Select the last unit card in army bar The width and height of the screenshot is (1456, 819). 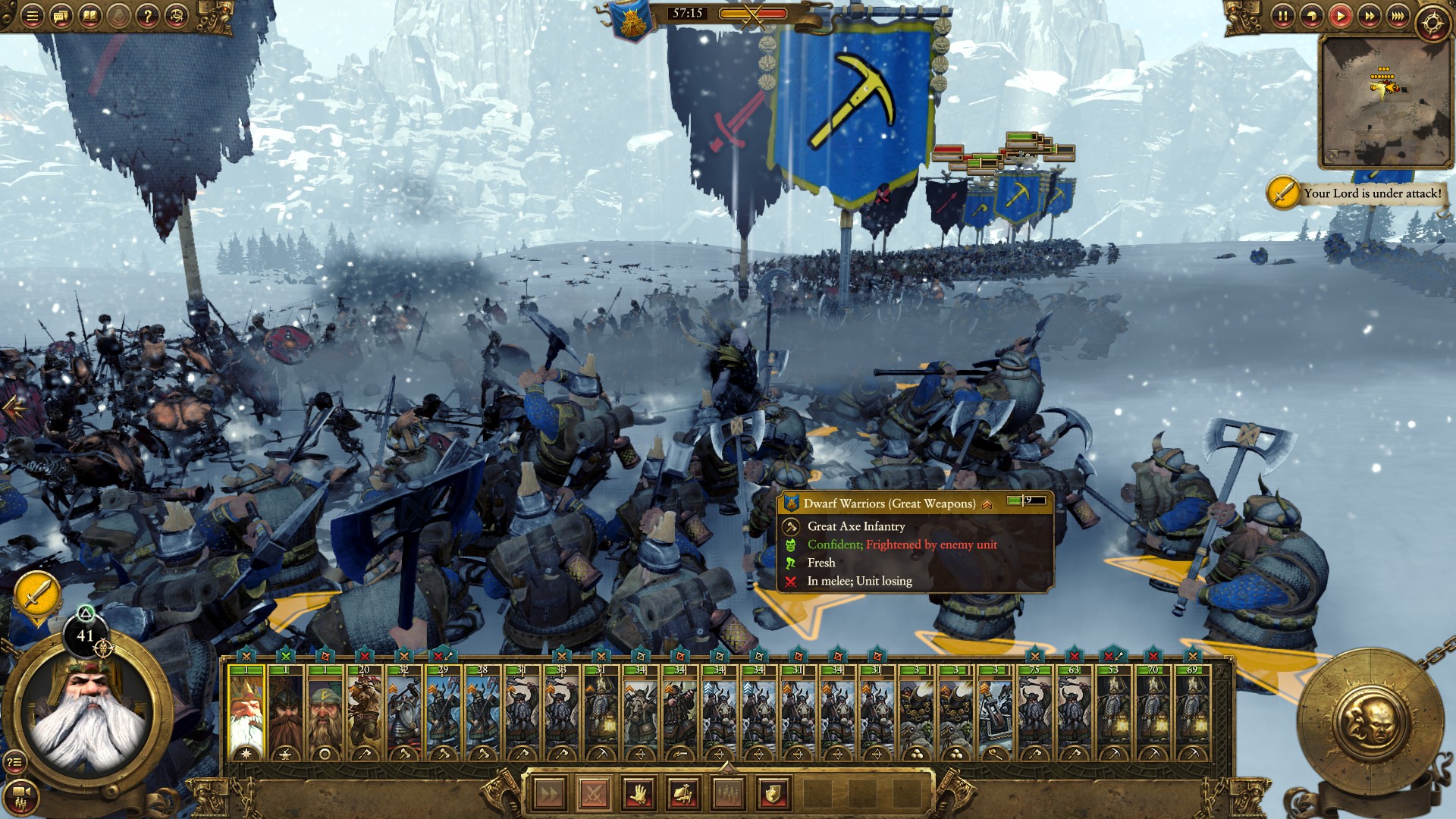click(x=1192, y=713)
